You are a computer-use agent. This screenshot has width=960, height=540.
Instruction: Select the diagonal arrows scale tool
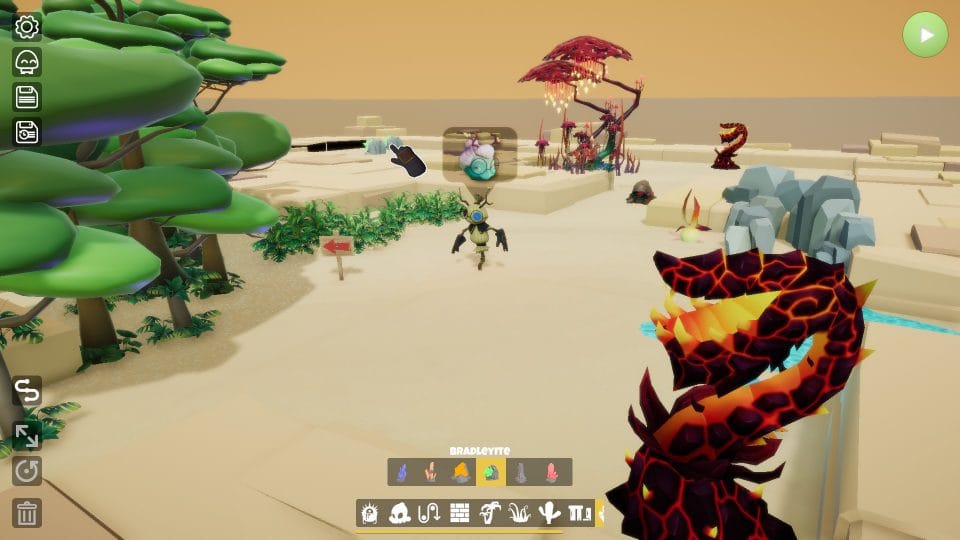point(27,435)
